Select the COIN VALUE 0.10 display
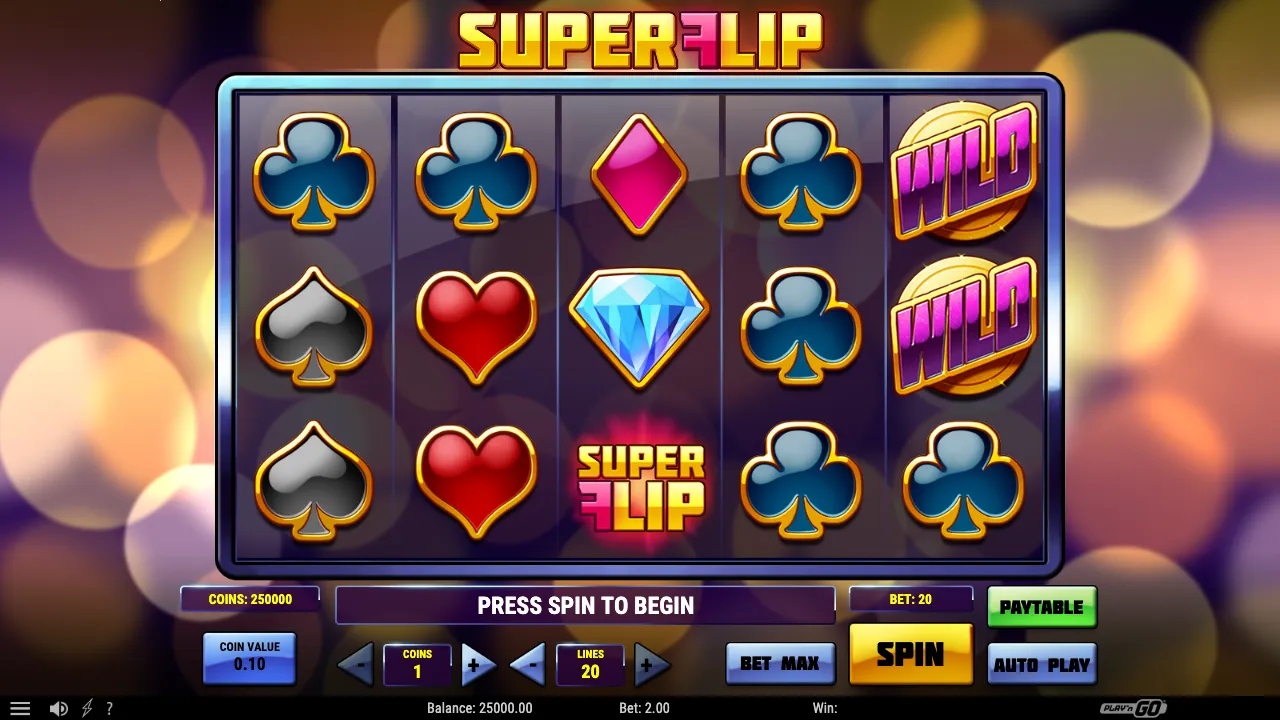 [249, 659]
